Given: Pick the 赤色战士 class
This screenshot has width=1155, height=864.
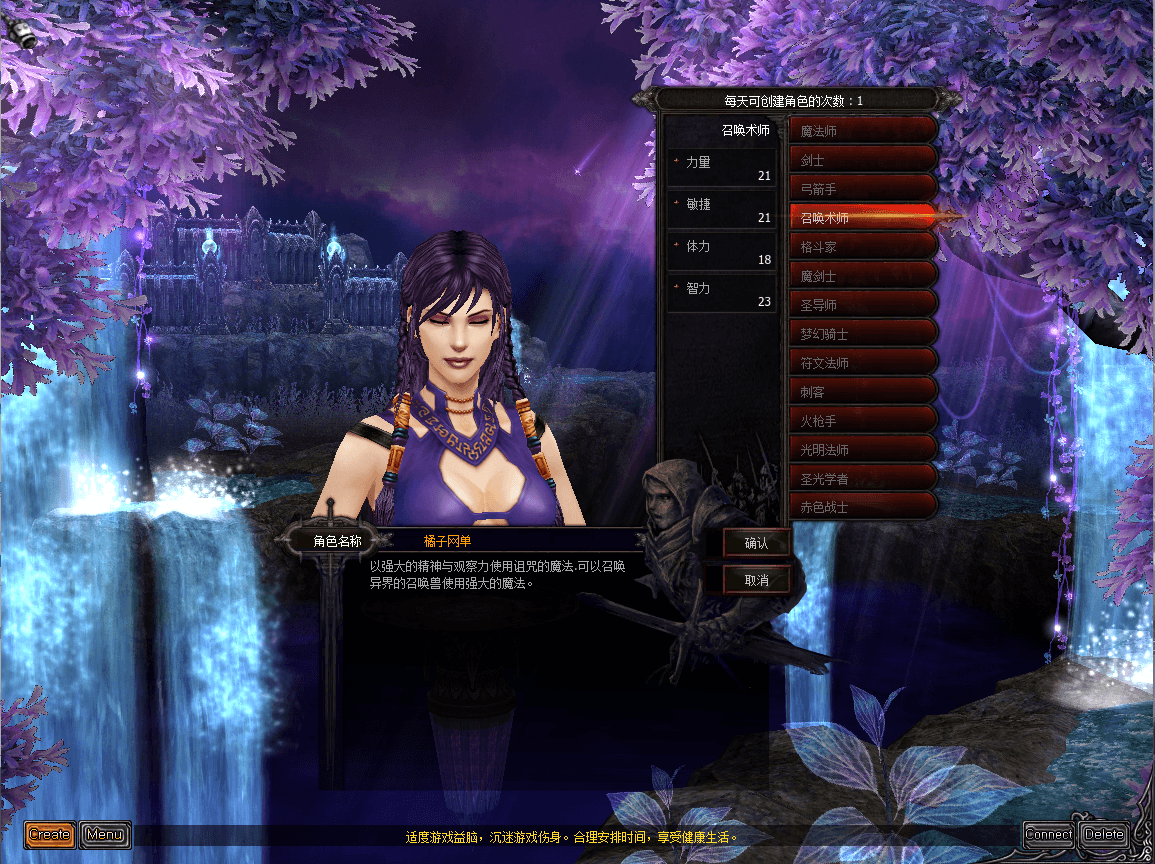Looking at the screenshot, I should click(862, 507).
